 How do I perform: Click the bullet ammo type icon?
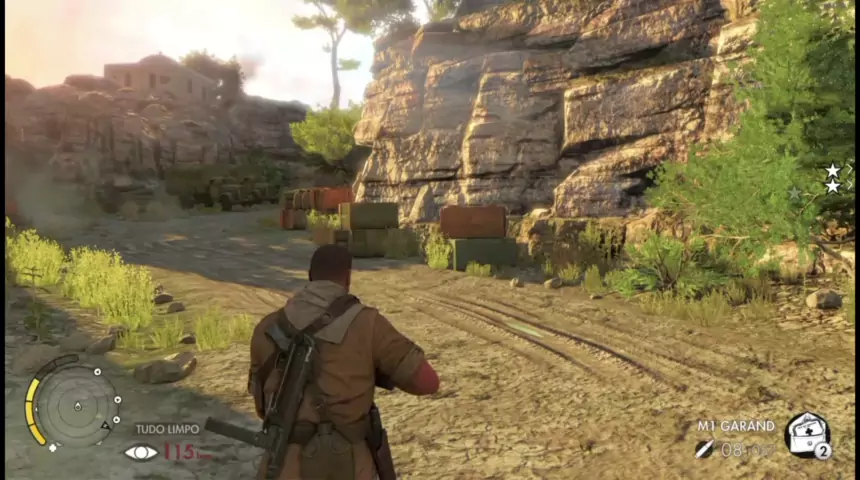point(705,449)
